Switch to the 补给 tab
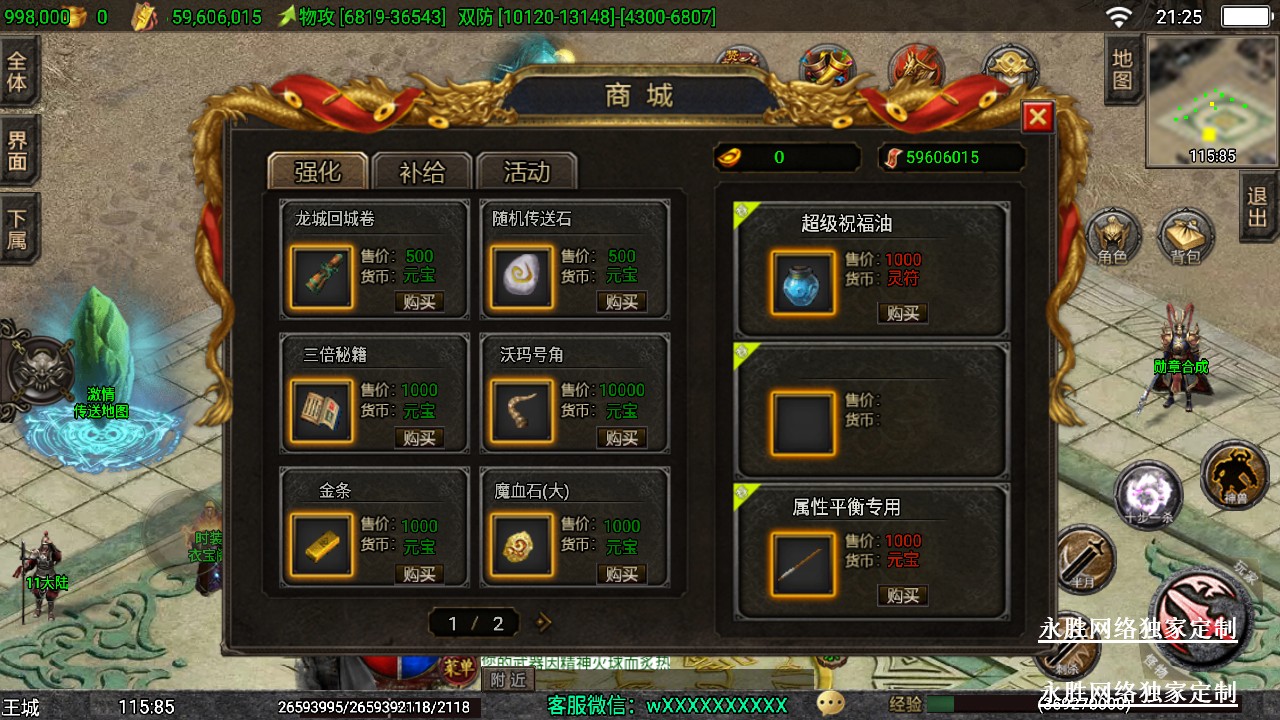Viewport: 1280px width, 720px height. pyautogui.click(x=422, y=172)
